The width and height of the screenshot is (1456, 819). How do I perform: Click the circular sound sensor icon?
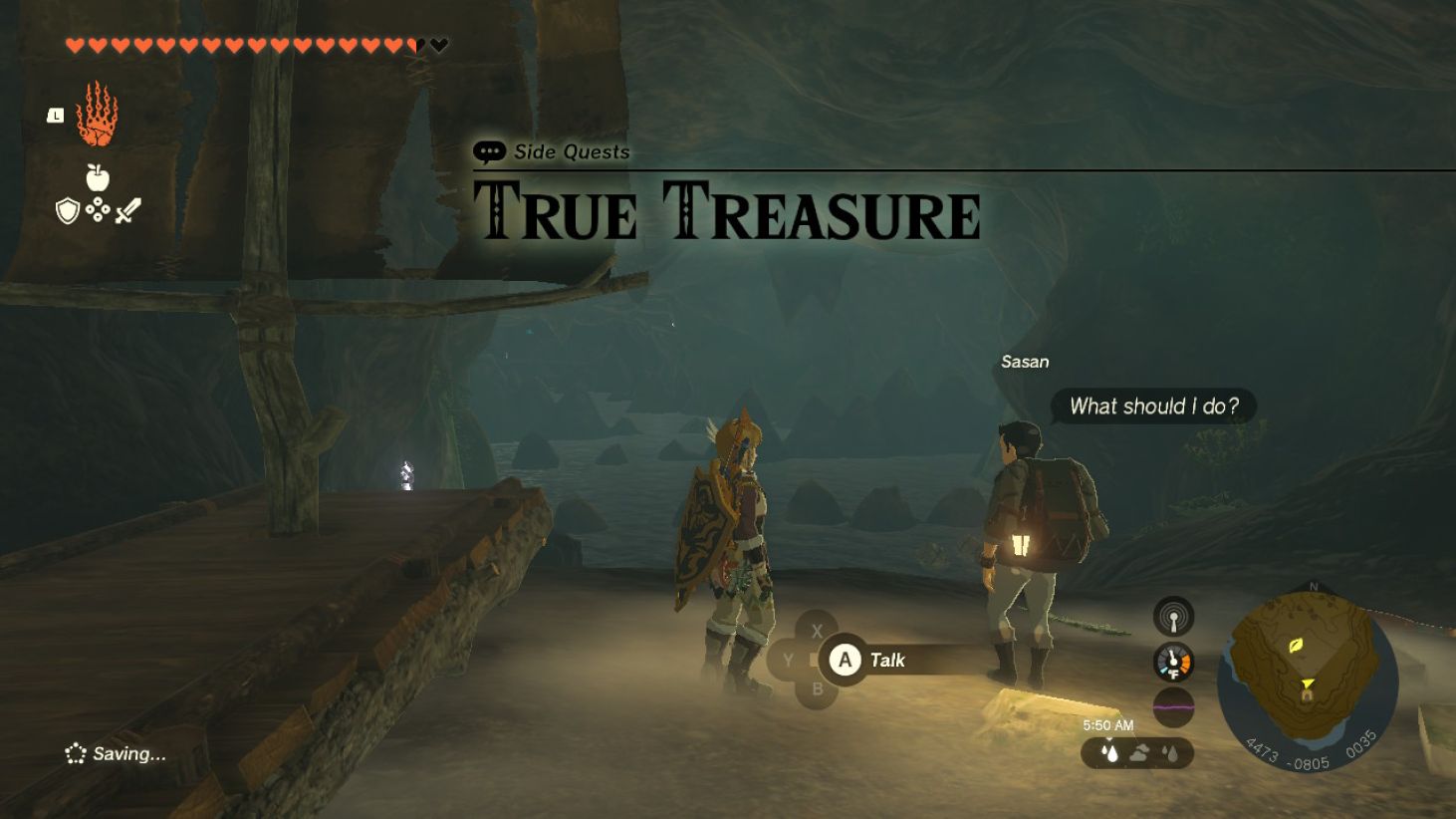1173,617
